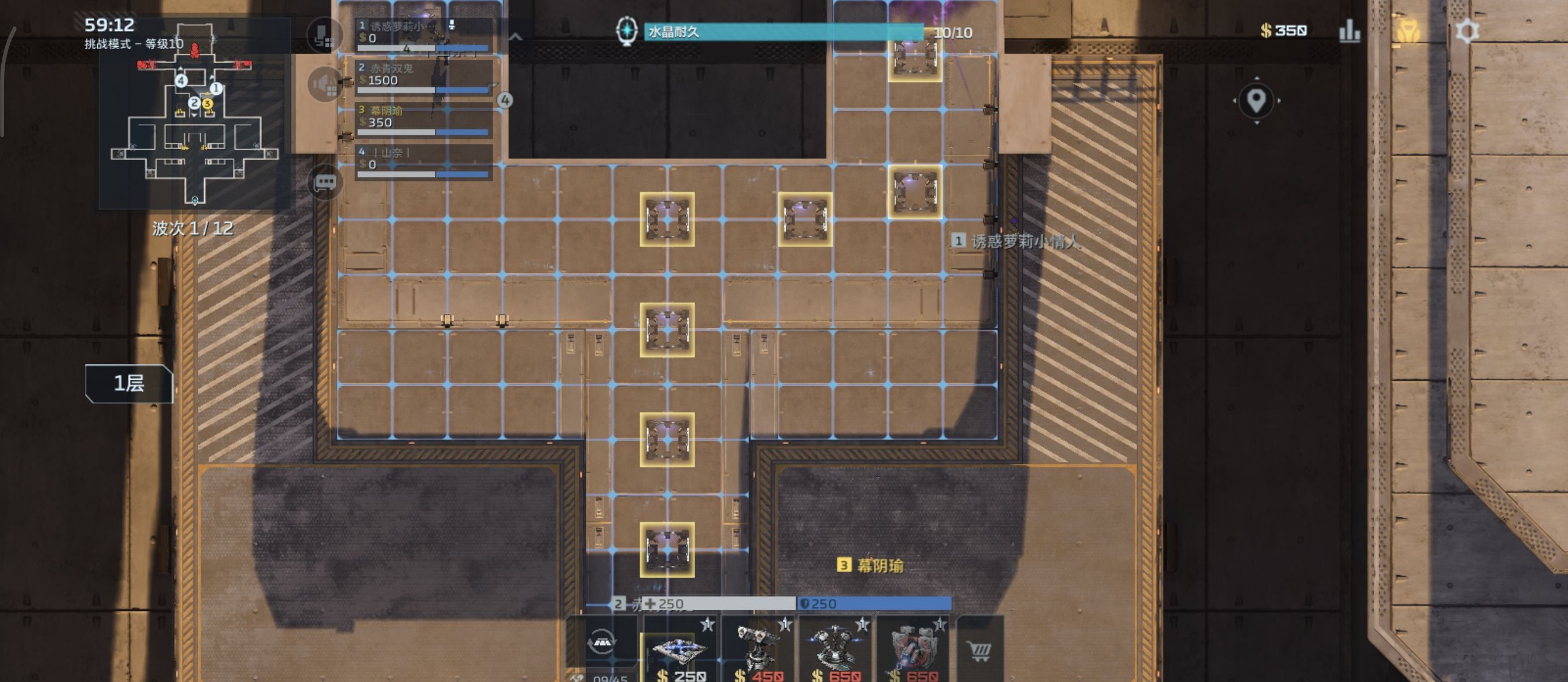The image size is (1568, 682).
Task: Collapse the team list with the arrow
Action: tap(515, 38)
